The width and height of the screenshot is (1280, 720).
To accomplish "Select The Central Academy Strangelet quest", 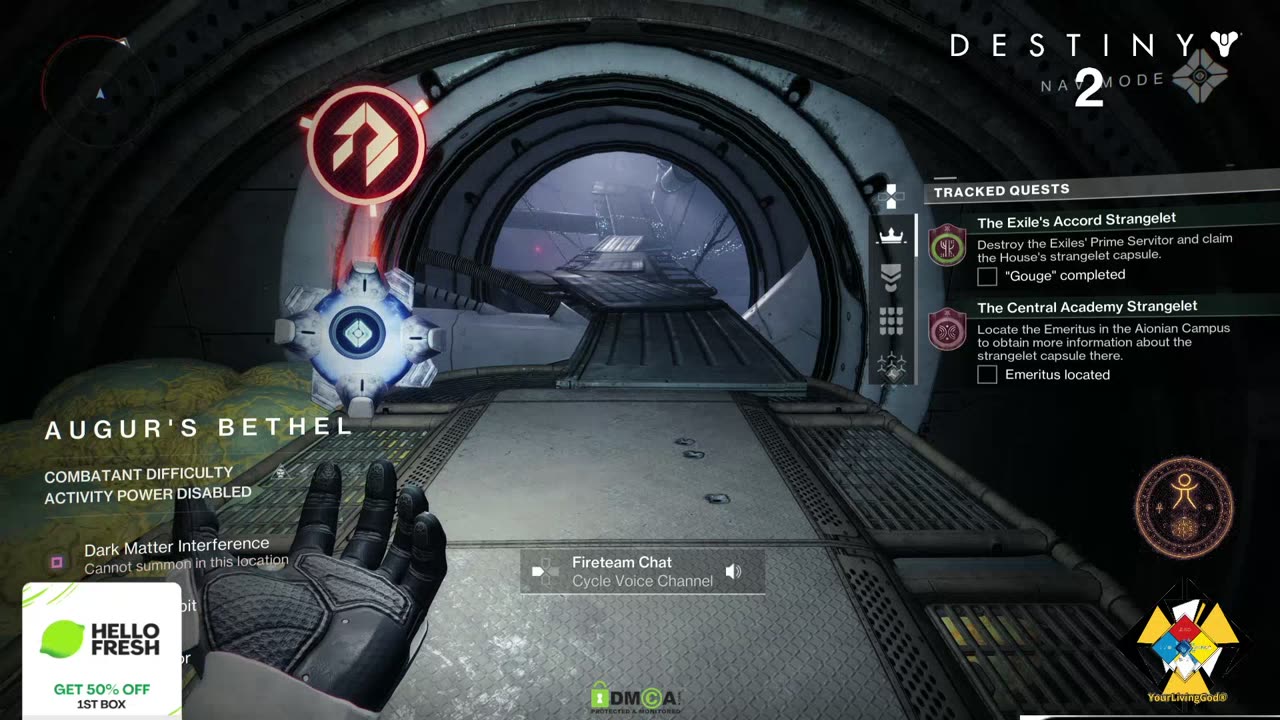I will (1087, 307).
